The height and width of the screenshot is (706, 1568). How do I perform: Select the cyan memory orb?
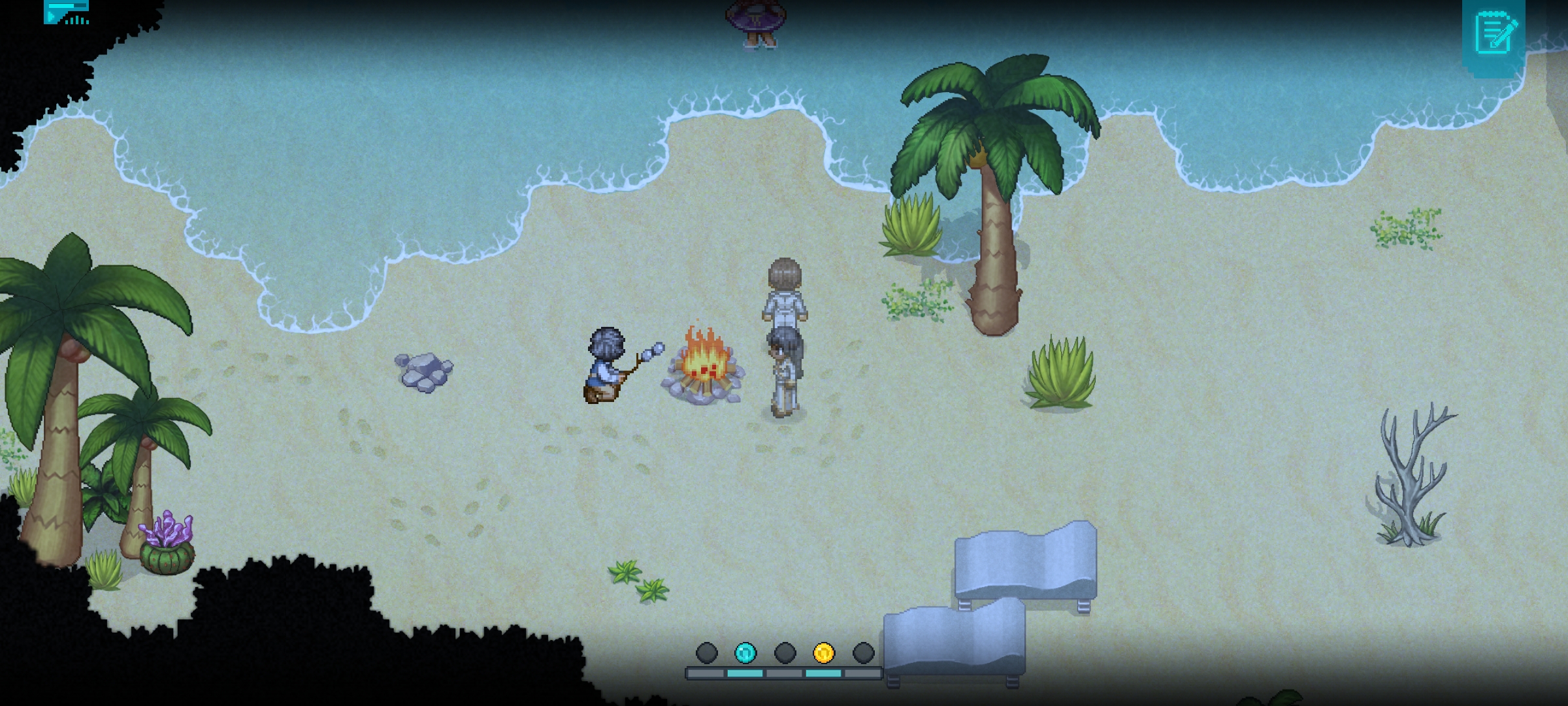[x=745, y=652]
